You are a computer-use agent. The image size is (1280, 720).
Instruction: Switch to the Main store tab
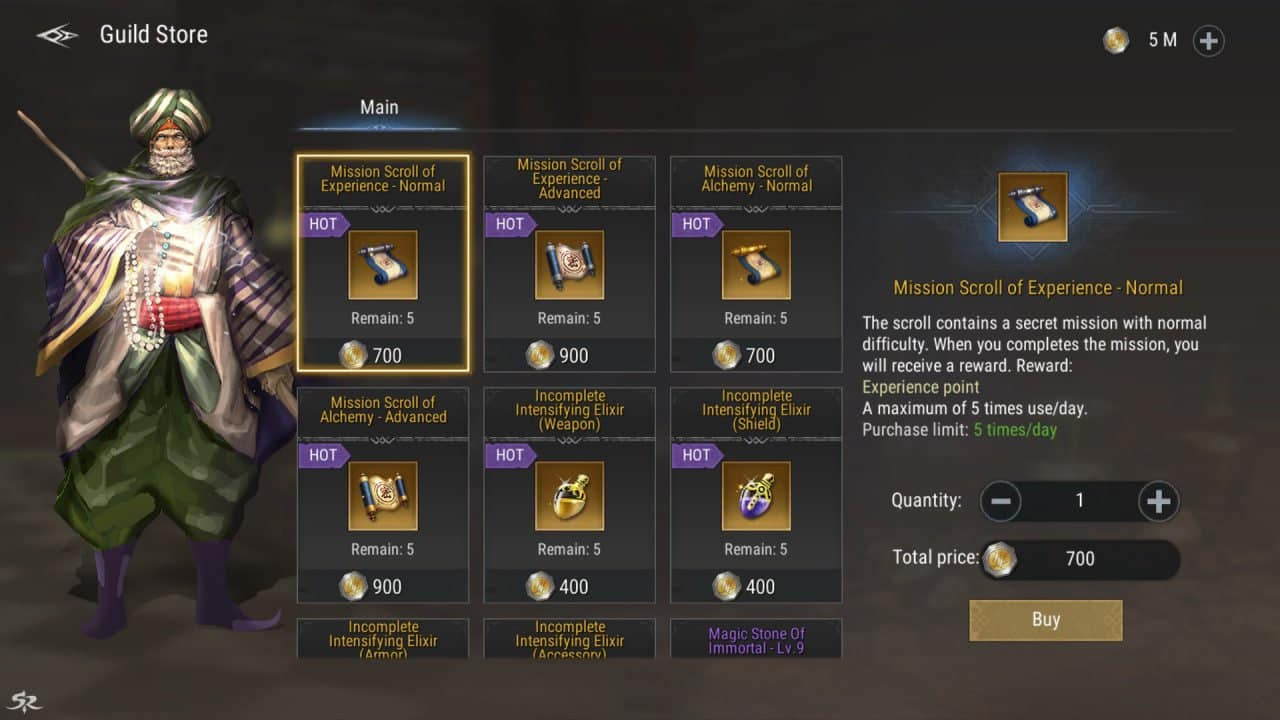(x=378, y=106)
